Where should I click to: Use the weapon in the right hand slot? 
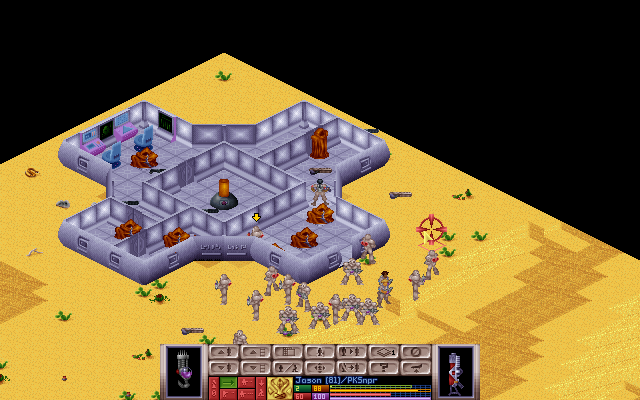[x=456, y=370]
